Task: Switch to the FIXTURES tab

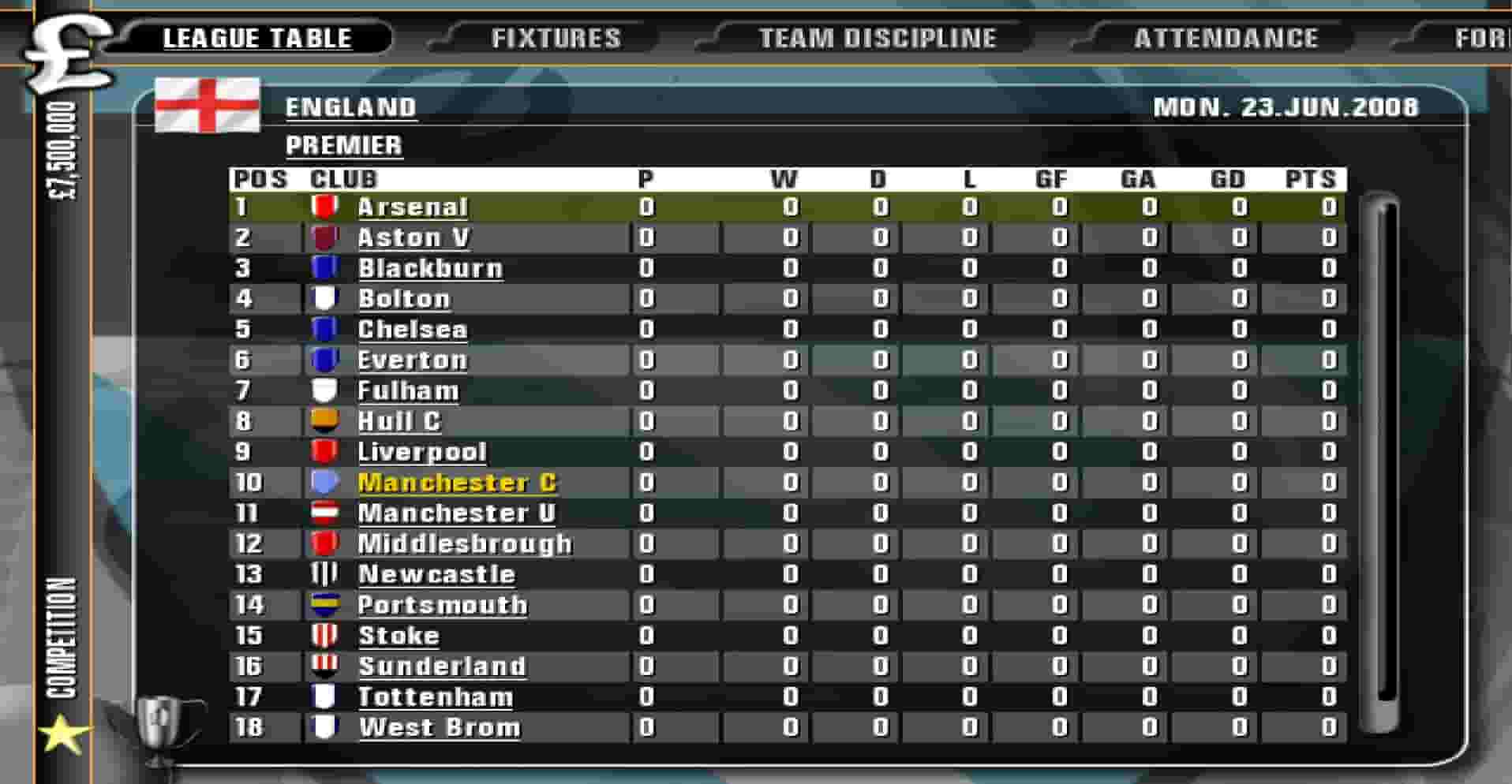Action: point(557,35)
